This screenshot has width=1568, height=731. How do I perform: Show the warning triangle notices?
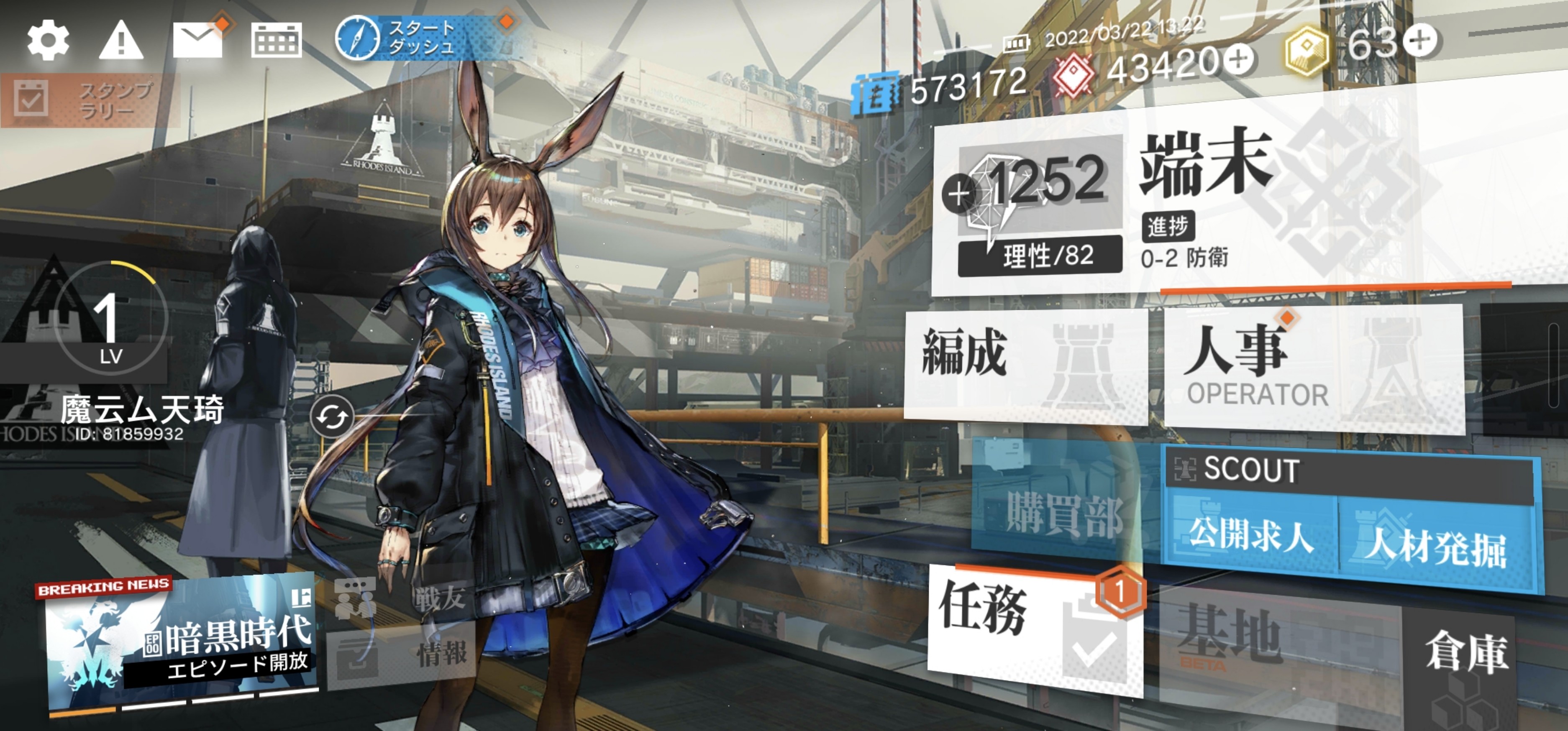120,40
